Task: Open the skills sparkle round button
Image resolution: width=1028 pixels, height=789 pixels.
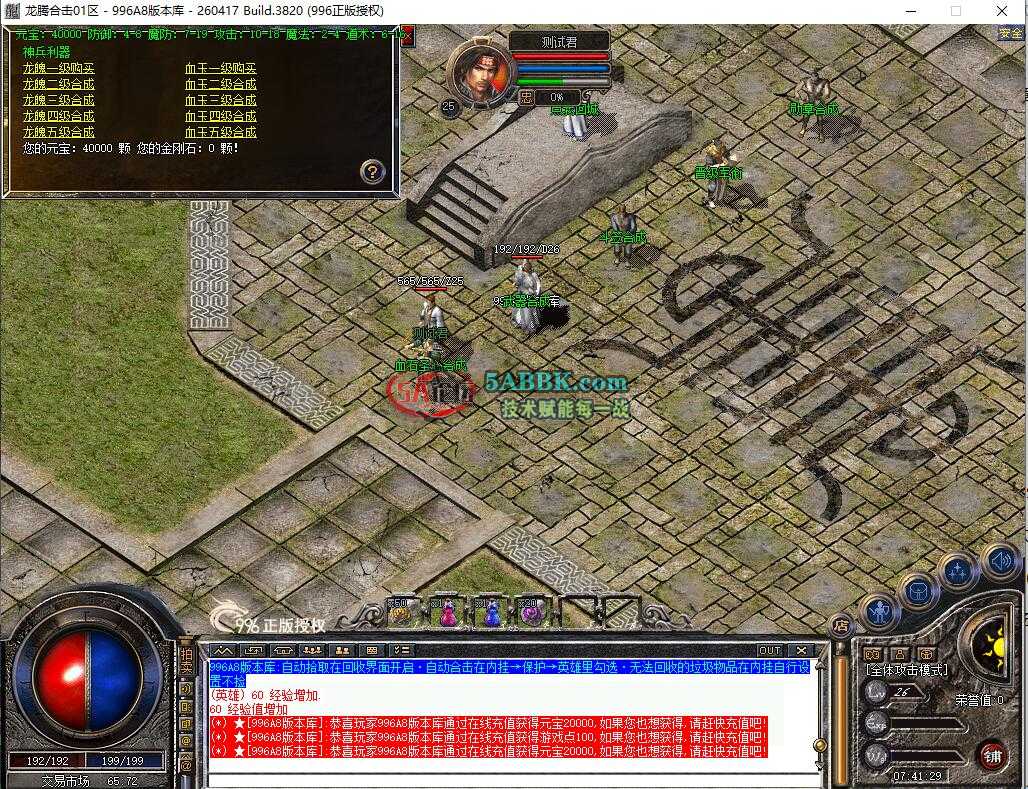Action: point(957,572)
